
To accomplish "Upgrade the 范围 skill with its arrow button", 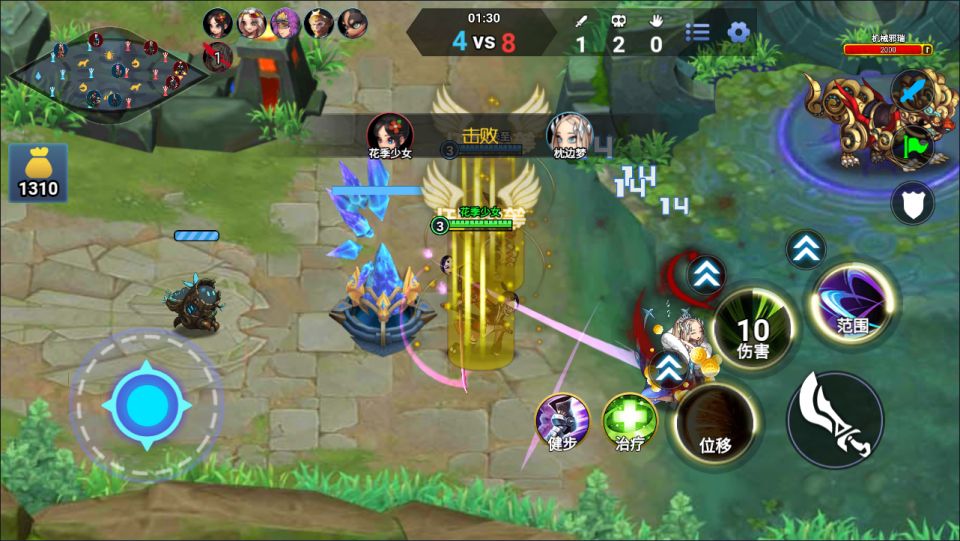I will [805, 249].
